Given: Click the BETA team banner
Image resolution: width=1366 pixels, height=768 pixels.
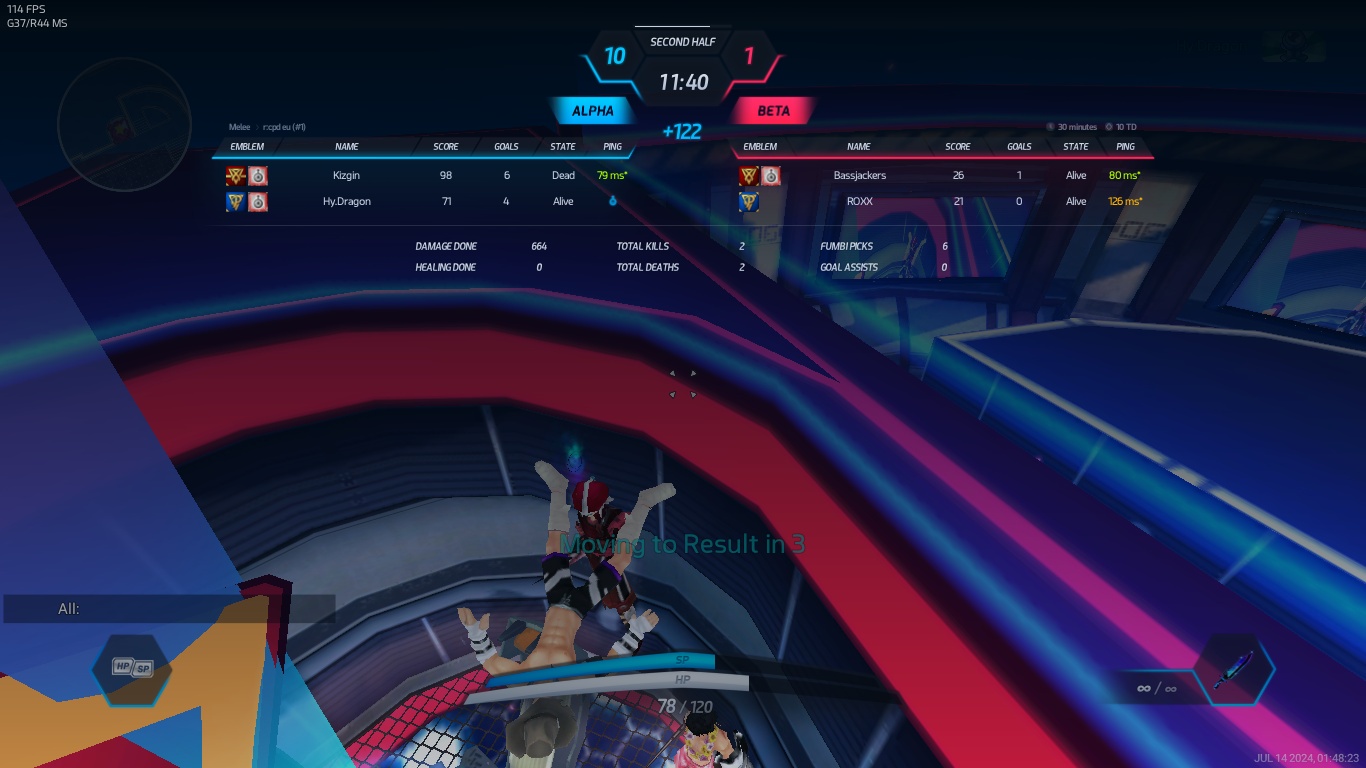Looking at the screenshot, I should click(x=773, y=111).
